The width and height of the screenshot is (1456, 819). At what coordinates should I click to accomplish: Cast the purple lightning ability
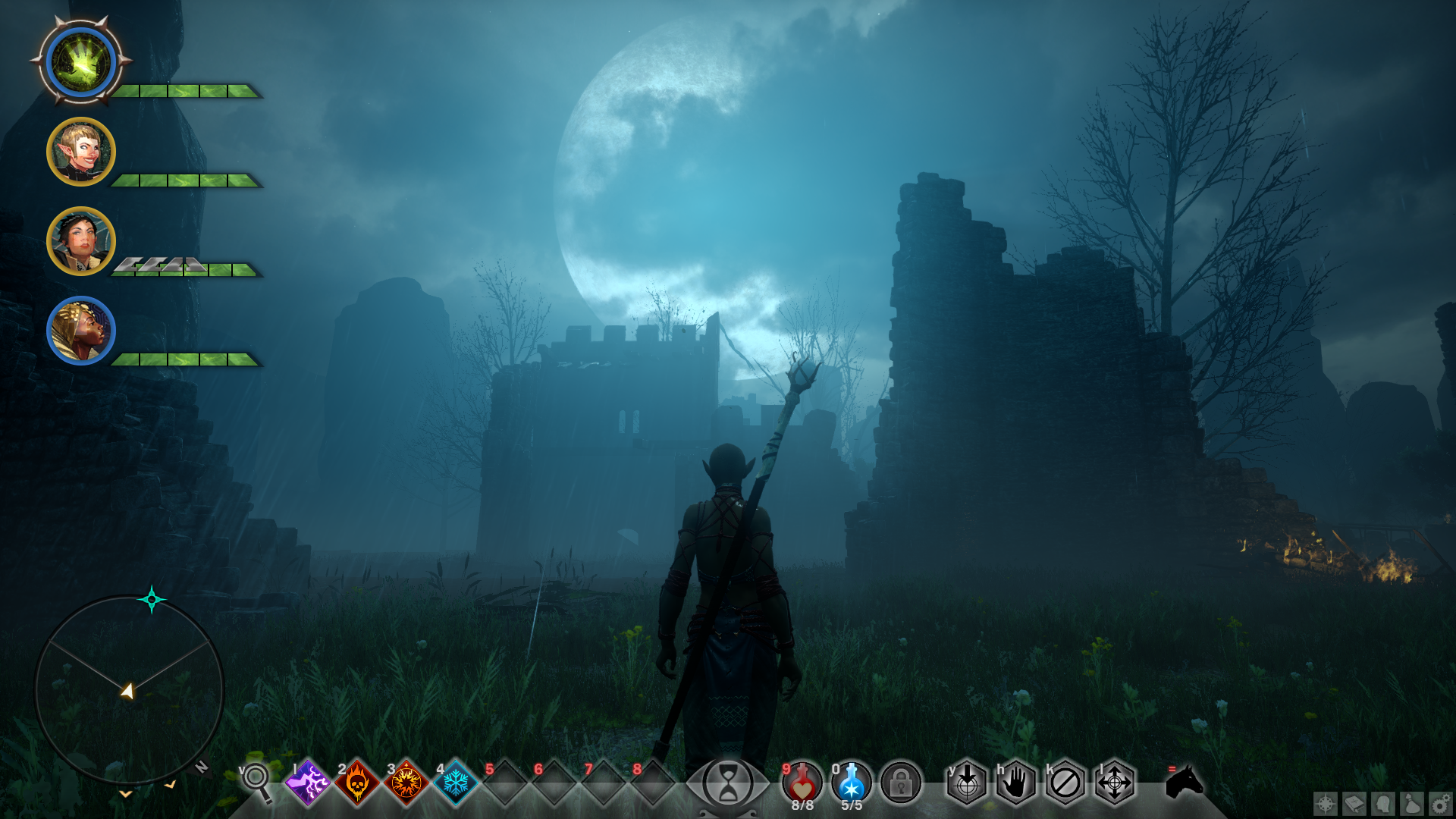click(307, 782)
